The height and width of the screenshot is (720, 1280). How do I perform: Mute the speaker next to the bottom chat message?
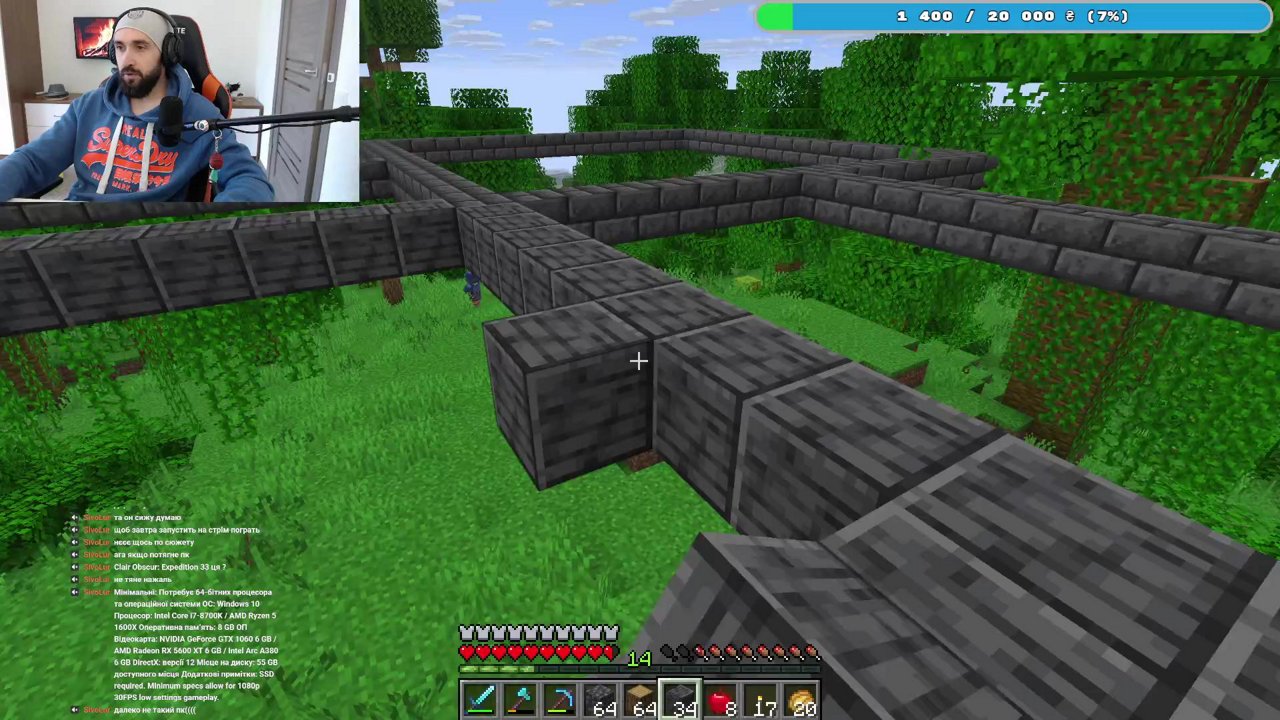[x=74, y=709]
